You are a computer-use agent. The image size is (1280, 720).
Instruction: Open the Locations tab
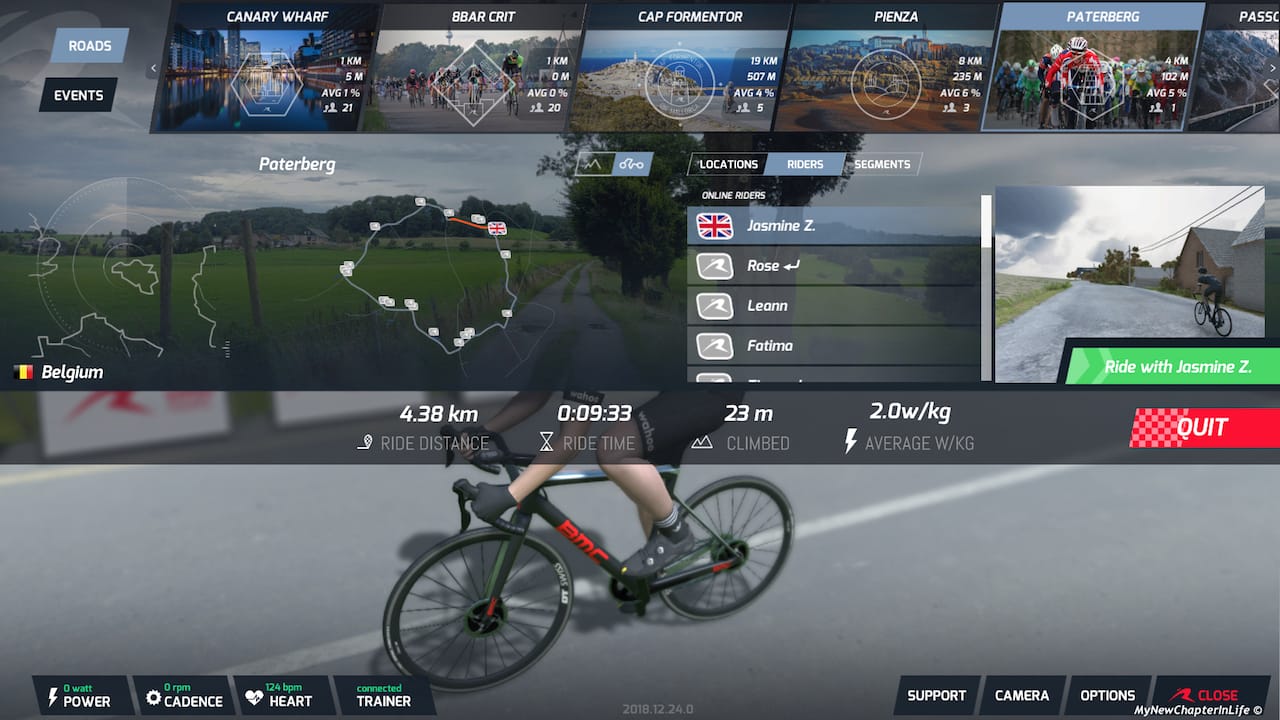(x=728, y=164)
